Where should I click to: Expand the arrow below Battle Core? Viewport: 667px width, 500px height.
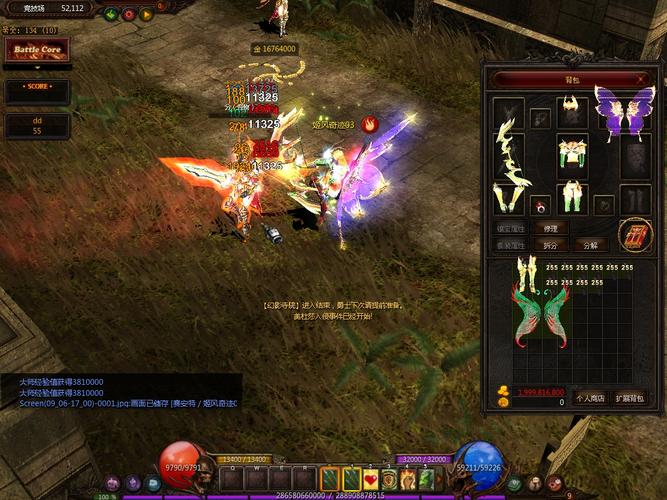36,69
